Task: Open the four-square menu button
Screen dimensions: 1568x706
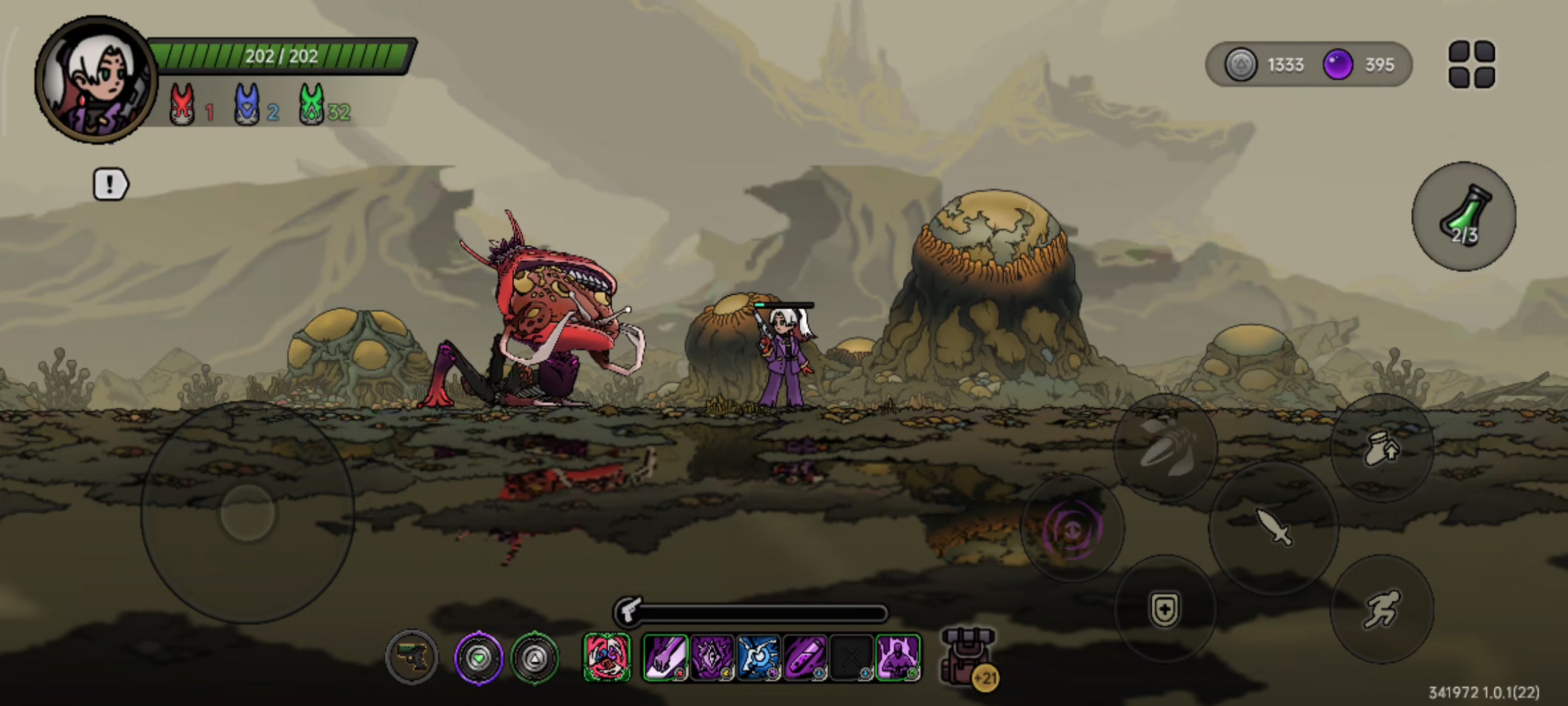Action: (1471, 64)
